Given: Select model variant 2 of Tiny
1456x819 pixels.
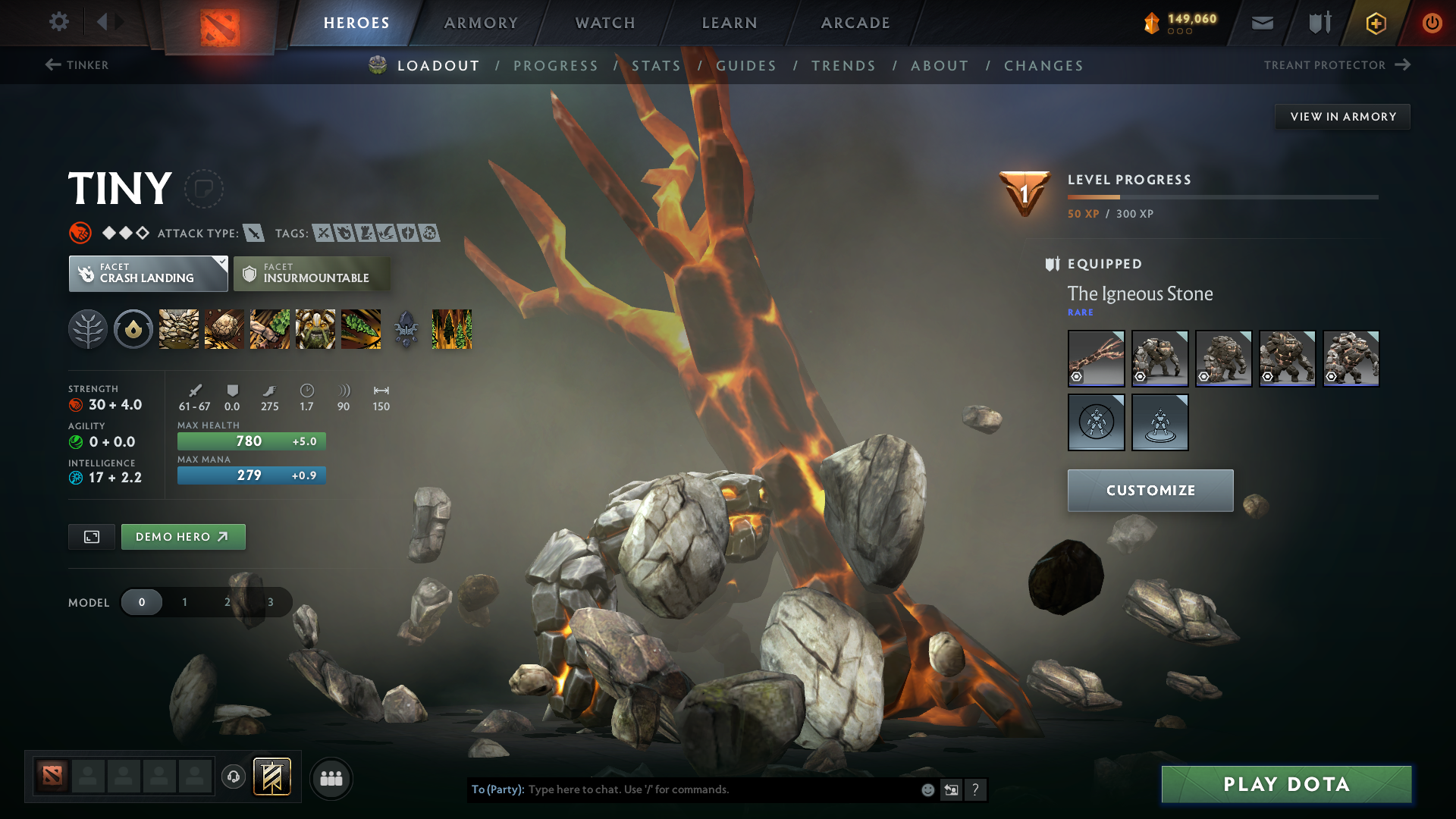Looking at the screenshot, I should pos(226,601).
